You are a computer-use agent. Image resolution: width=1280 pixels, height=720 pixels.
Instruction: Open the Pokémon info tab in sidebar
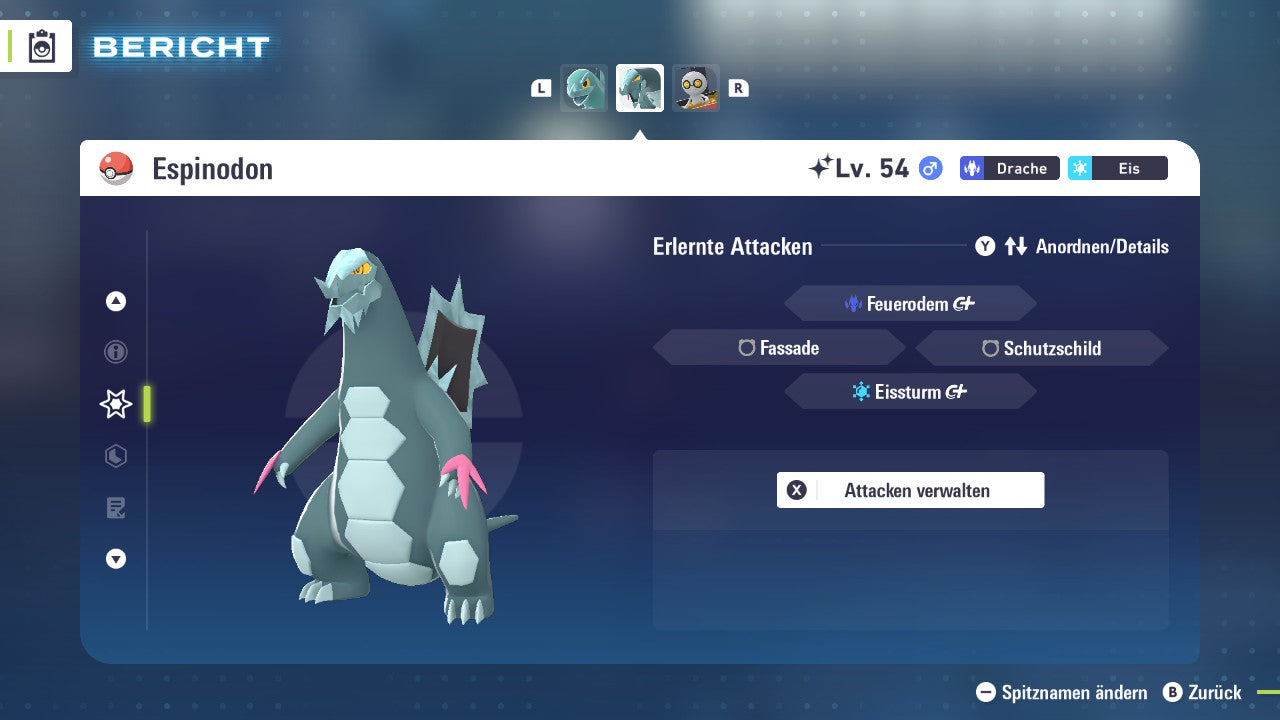coord(115,352)
